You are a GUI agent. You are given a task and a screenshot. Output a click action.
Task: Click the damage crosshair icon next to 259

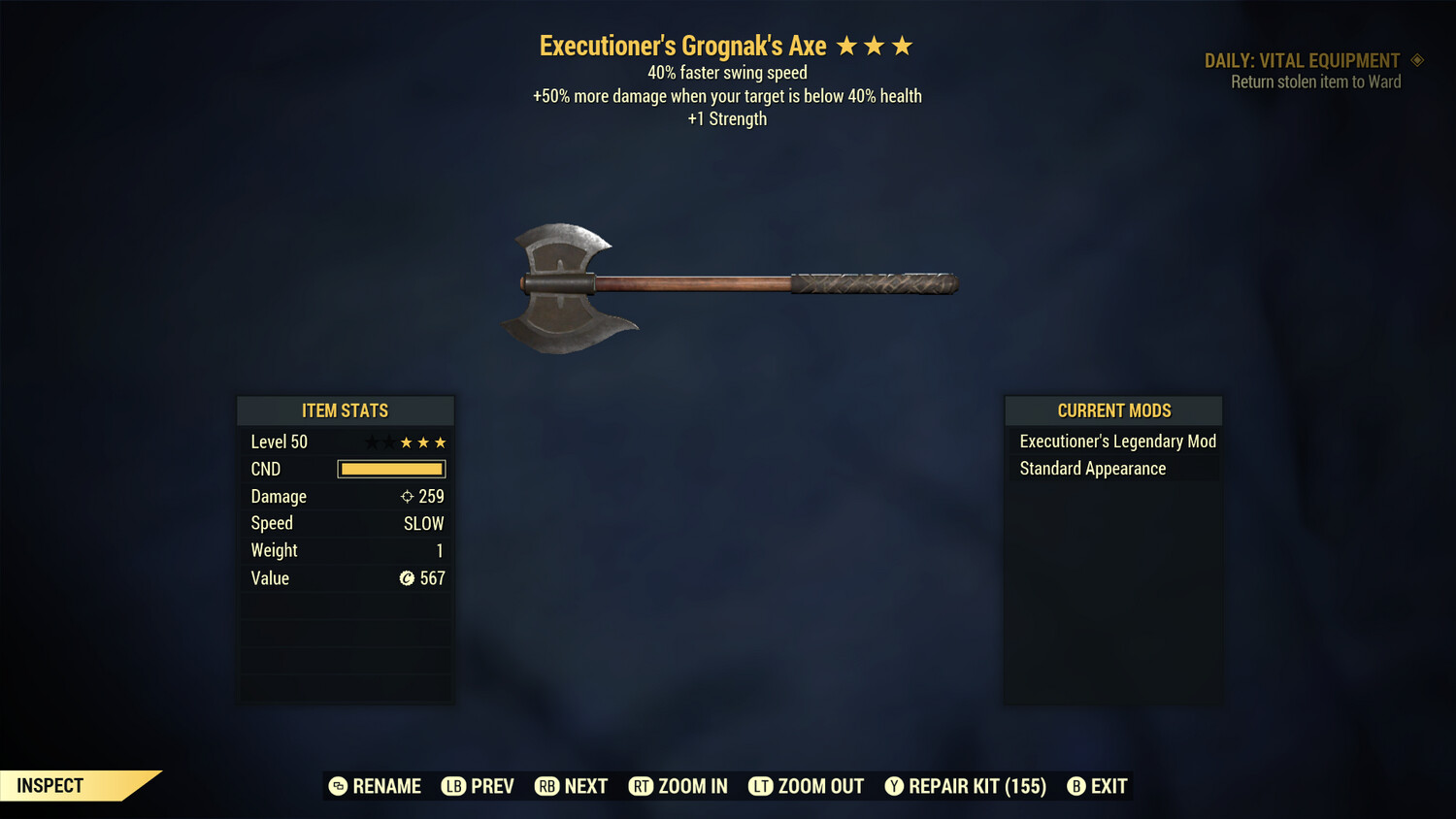[406, 496]
